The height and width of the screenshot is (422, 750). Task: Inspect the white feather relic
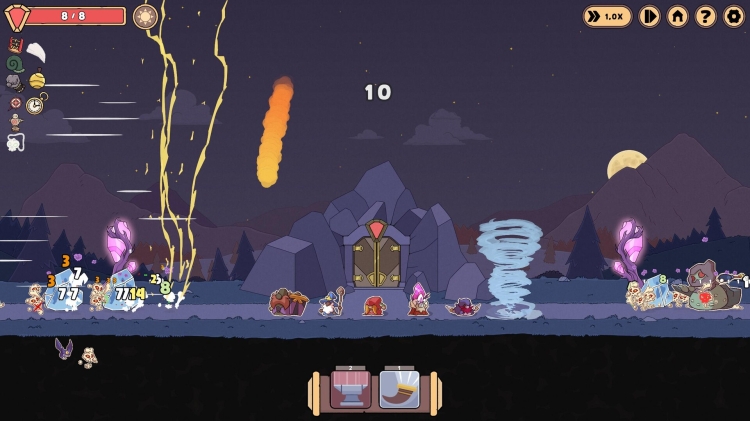click(35, 52)
